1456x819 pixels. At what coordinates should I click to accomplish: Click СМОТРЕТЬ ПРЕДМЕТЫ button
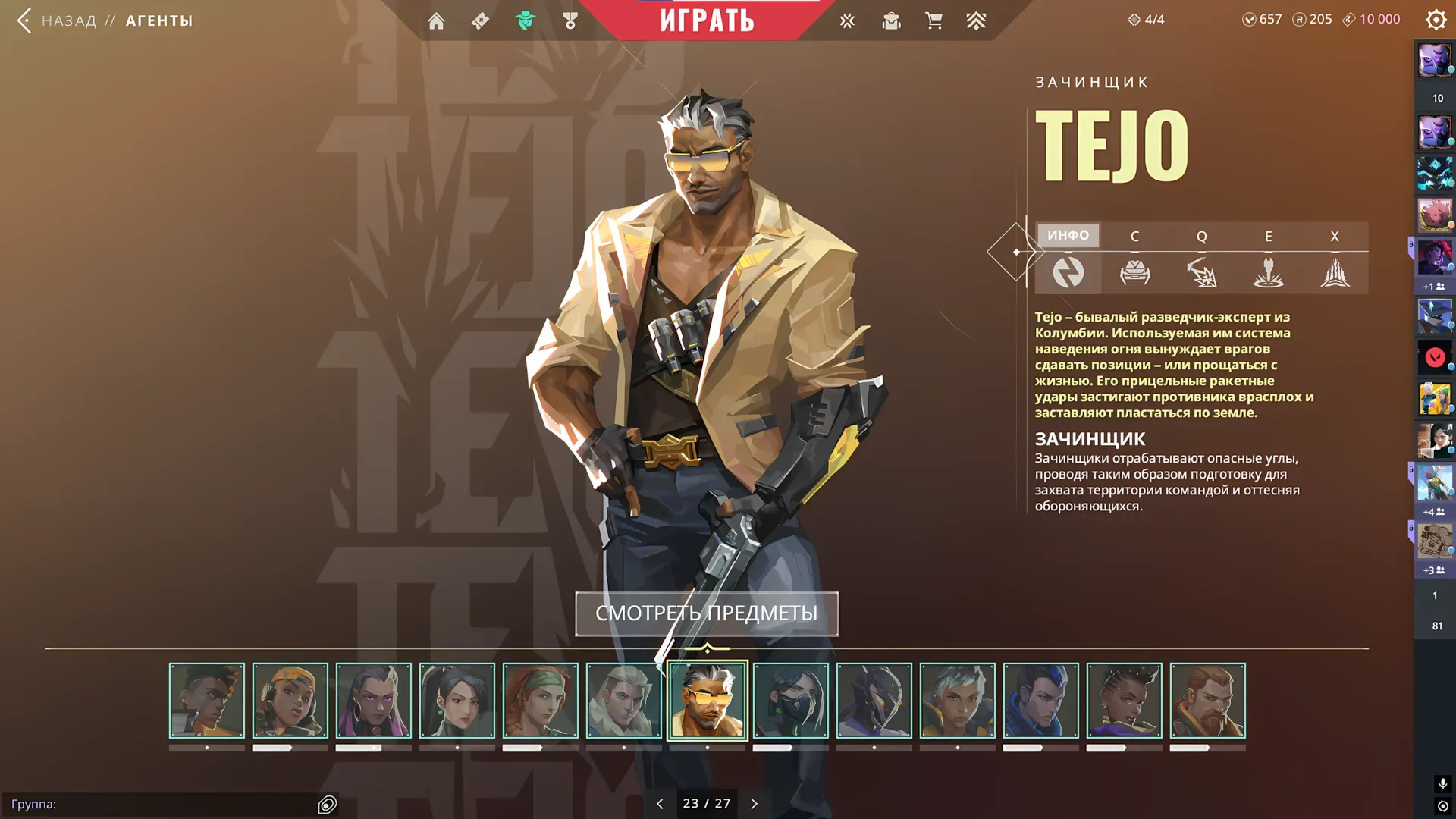click(707, 613)
